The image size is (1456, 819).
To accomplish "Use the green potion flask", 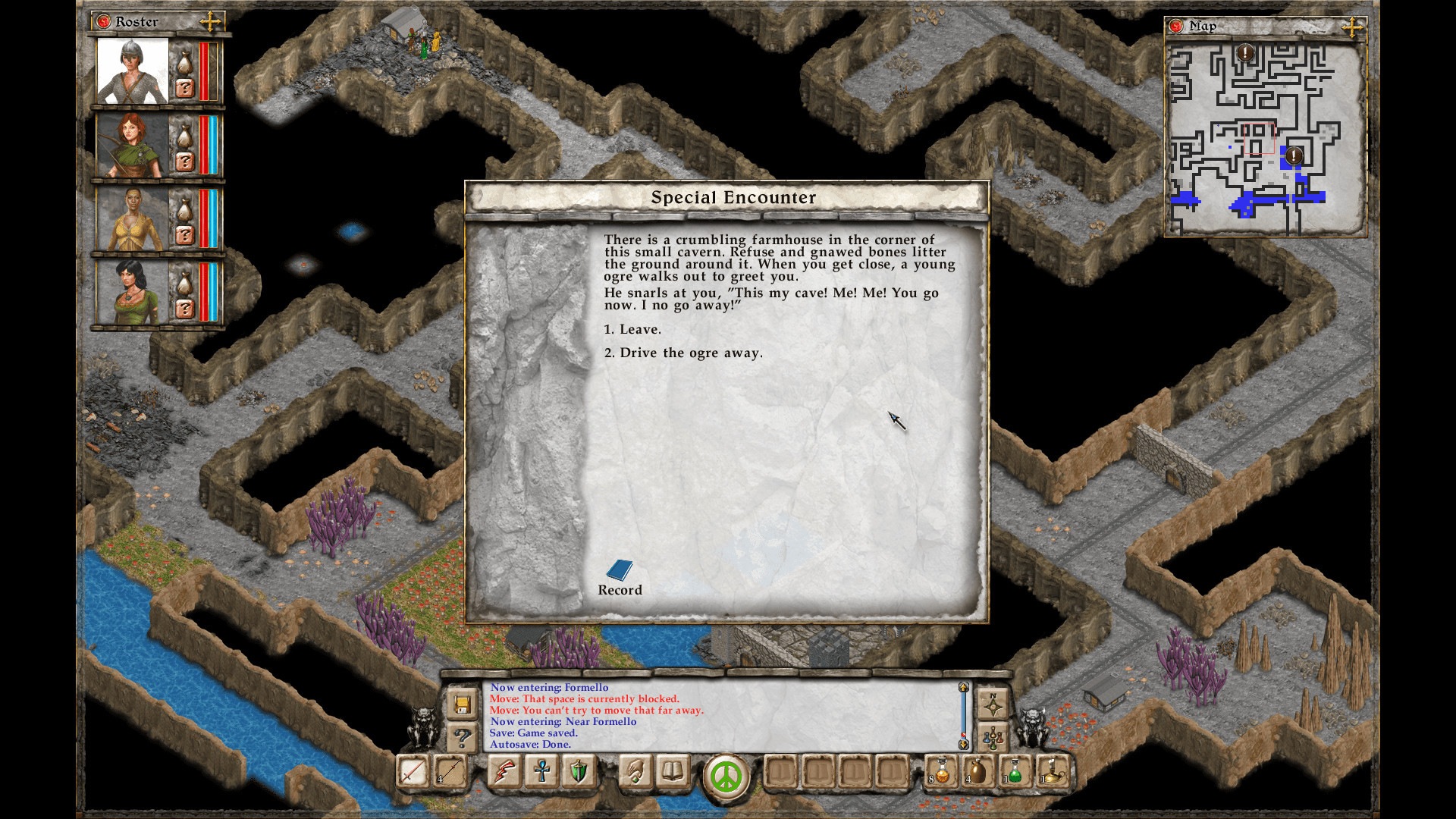I will (x=1015, y=773).
